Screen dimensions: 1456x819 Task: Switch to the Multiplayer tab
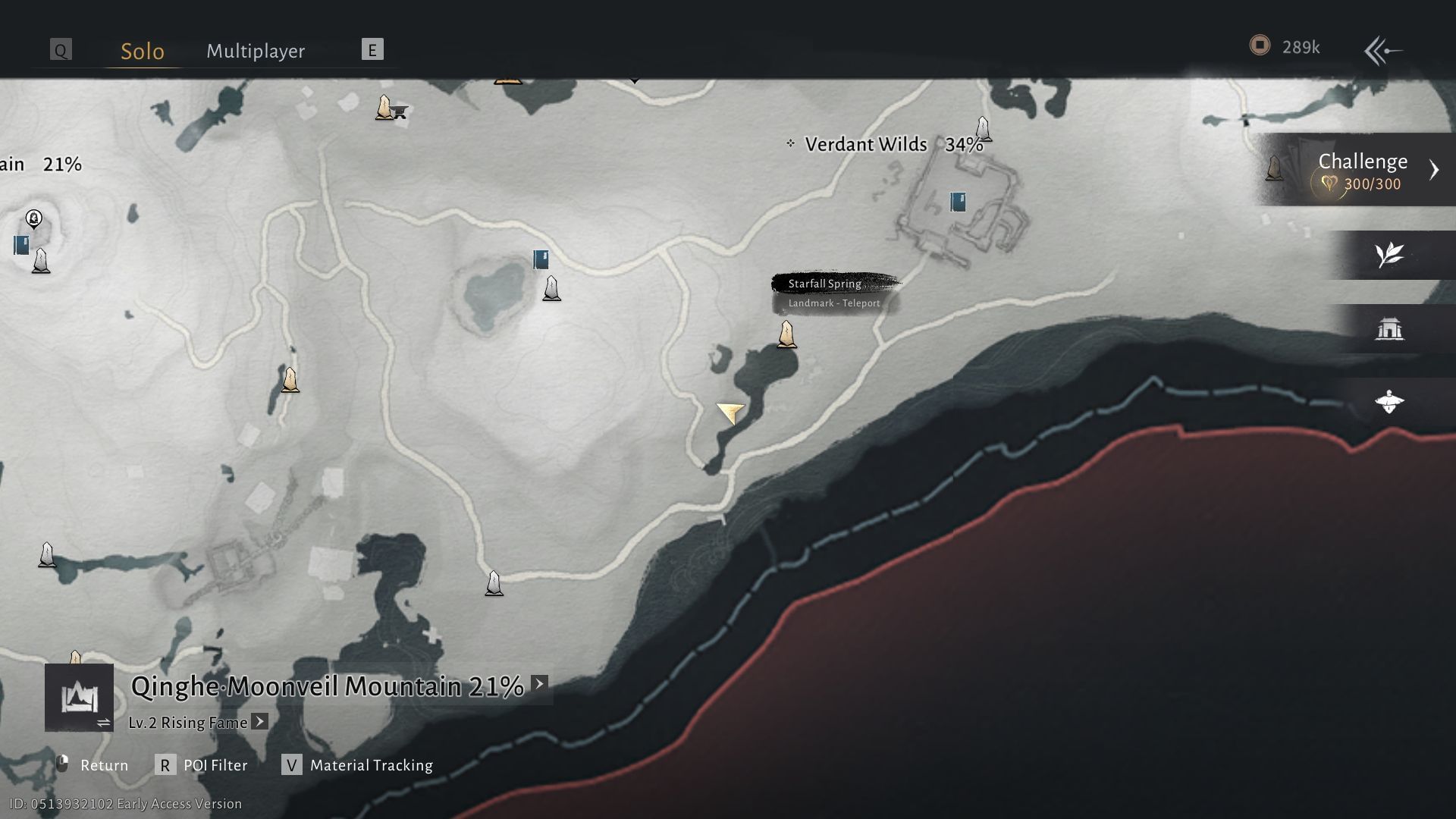click(x=255, y=51)
